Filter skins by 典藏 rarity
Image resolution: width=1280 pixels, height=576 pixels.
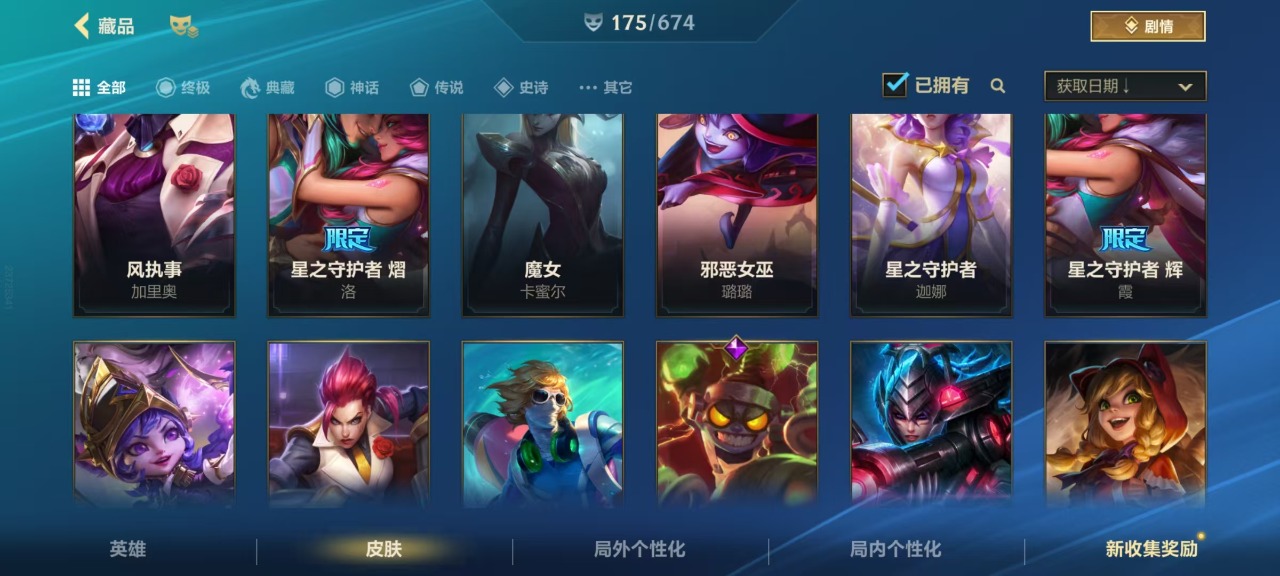point(268,88)
